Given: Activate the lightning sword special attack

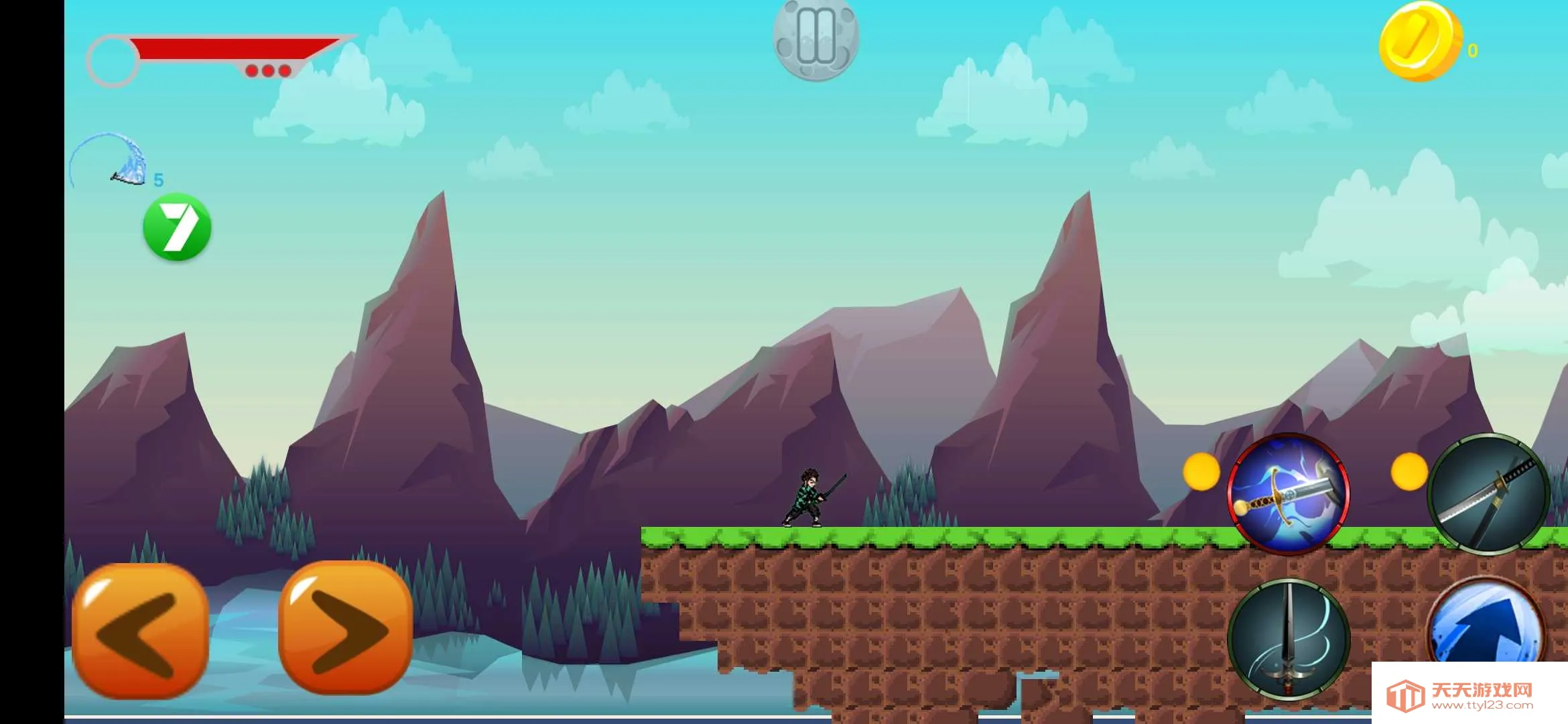Looking at the screenshot, I should click(1288, 494).
